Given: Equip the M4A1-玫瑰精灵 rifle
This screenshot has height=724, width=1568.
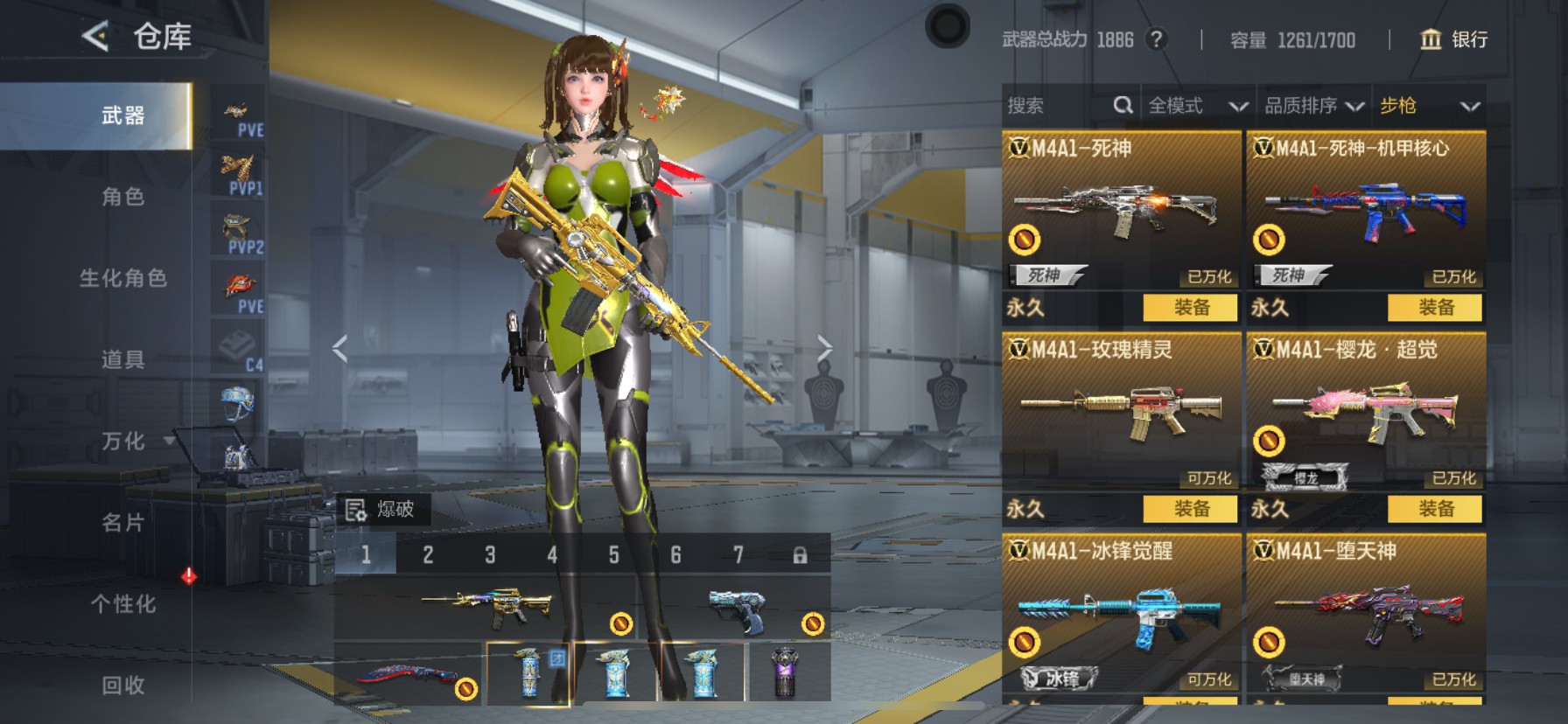Looking at the screenshot, I should [x=1191, y=509].
